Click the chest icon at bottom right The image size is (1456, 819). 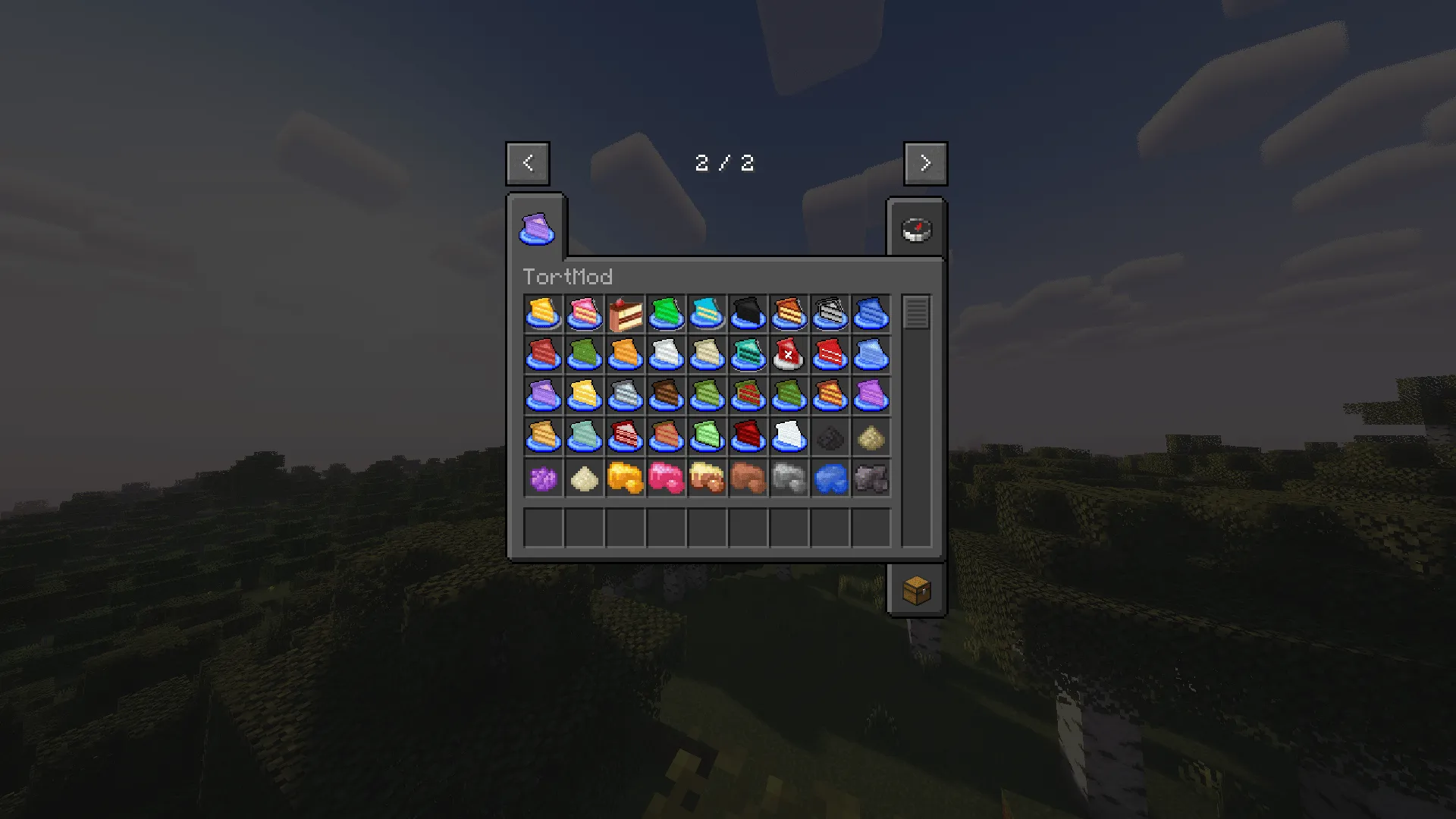pyautogui.click(x=916, y=591)
